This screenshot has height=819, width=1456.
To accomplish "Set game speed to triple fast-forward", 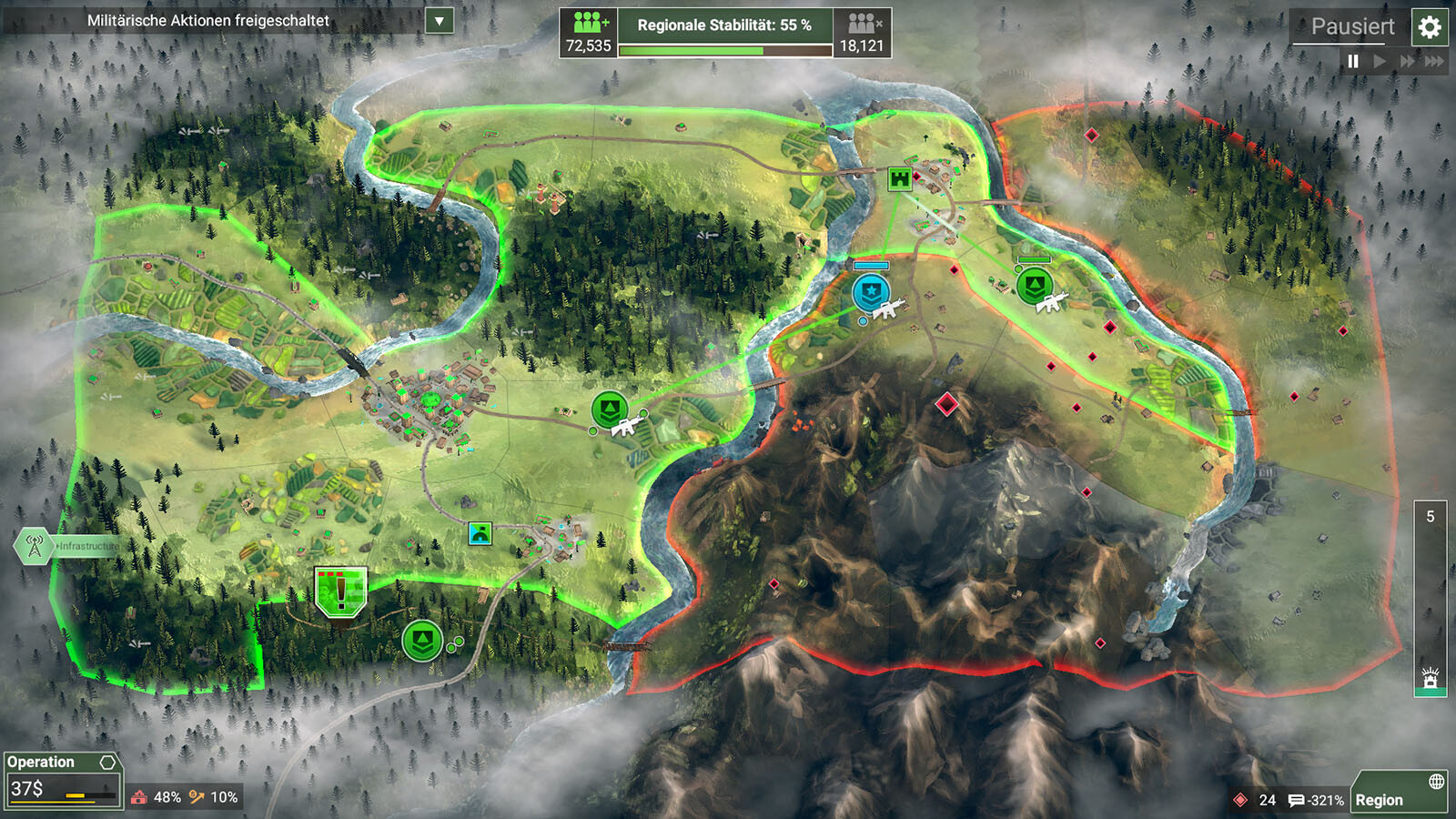I will (x=1434, y=61).
